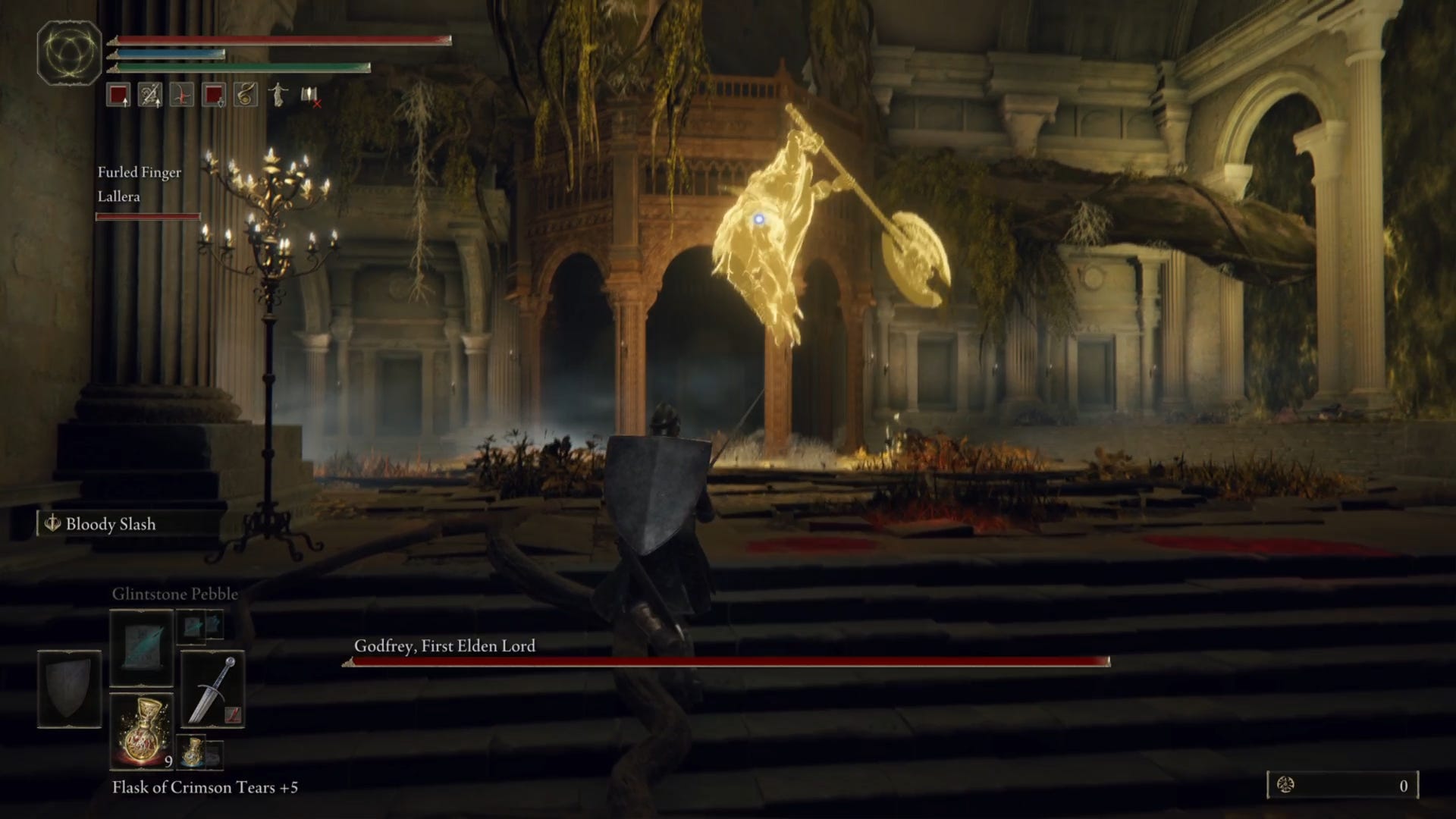
Task: Toggle the defense-boost buff with the shield arrow
Action: [x=213, y=97]
